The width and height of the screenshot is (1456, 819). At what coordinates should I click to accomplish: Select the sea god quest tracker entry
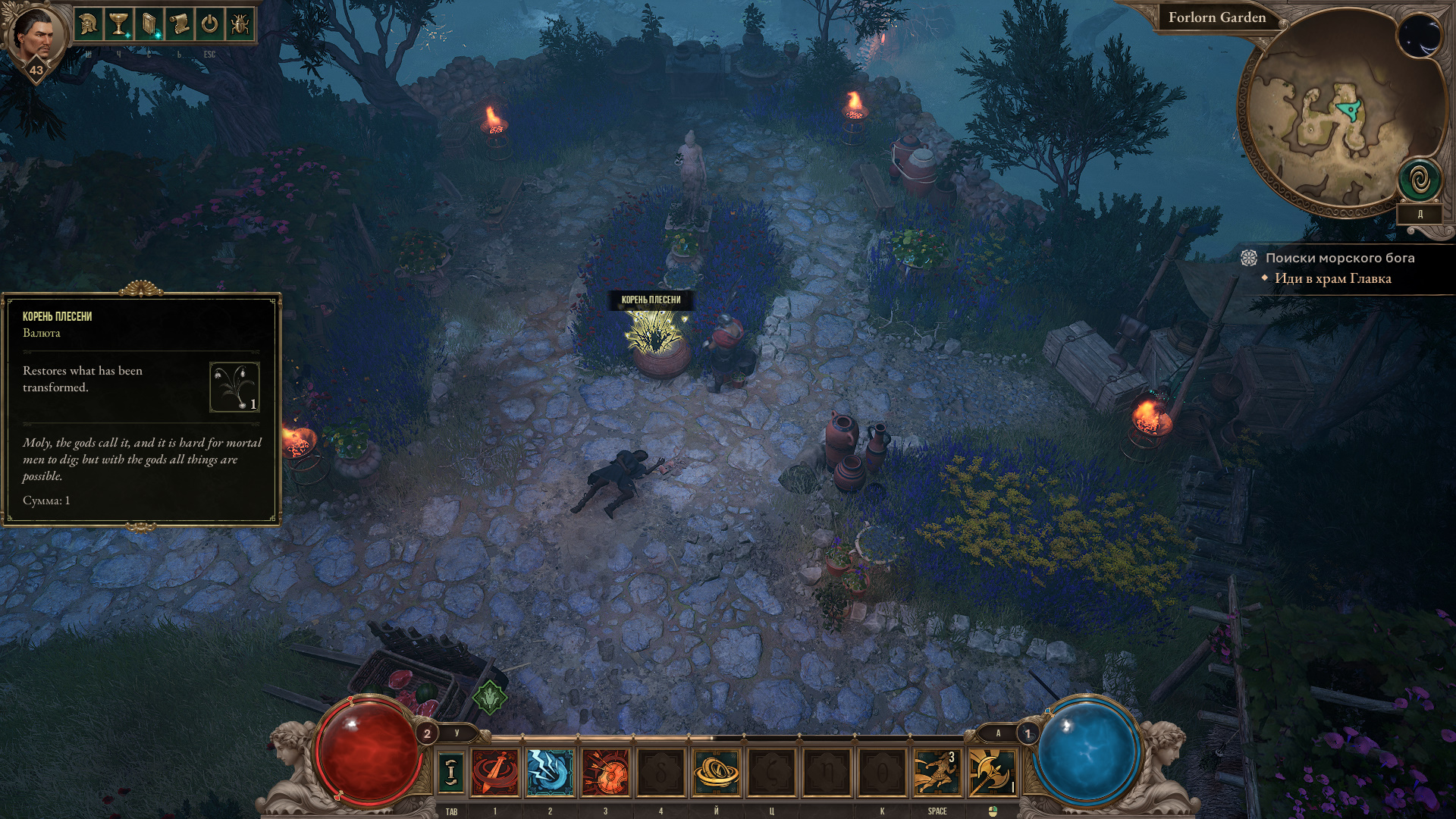click(x=1339, y=258)
